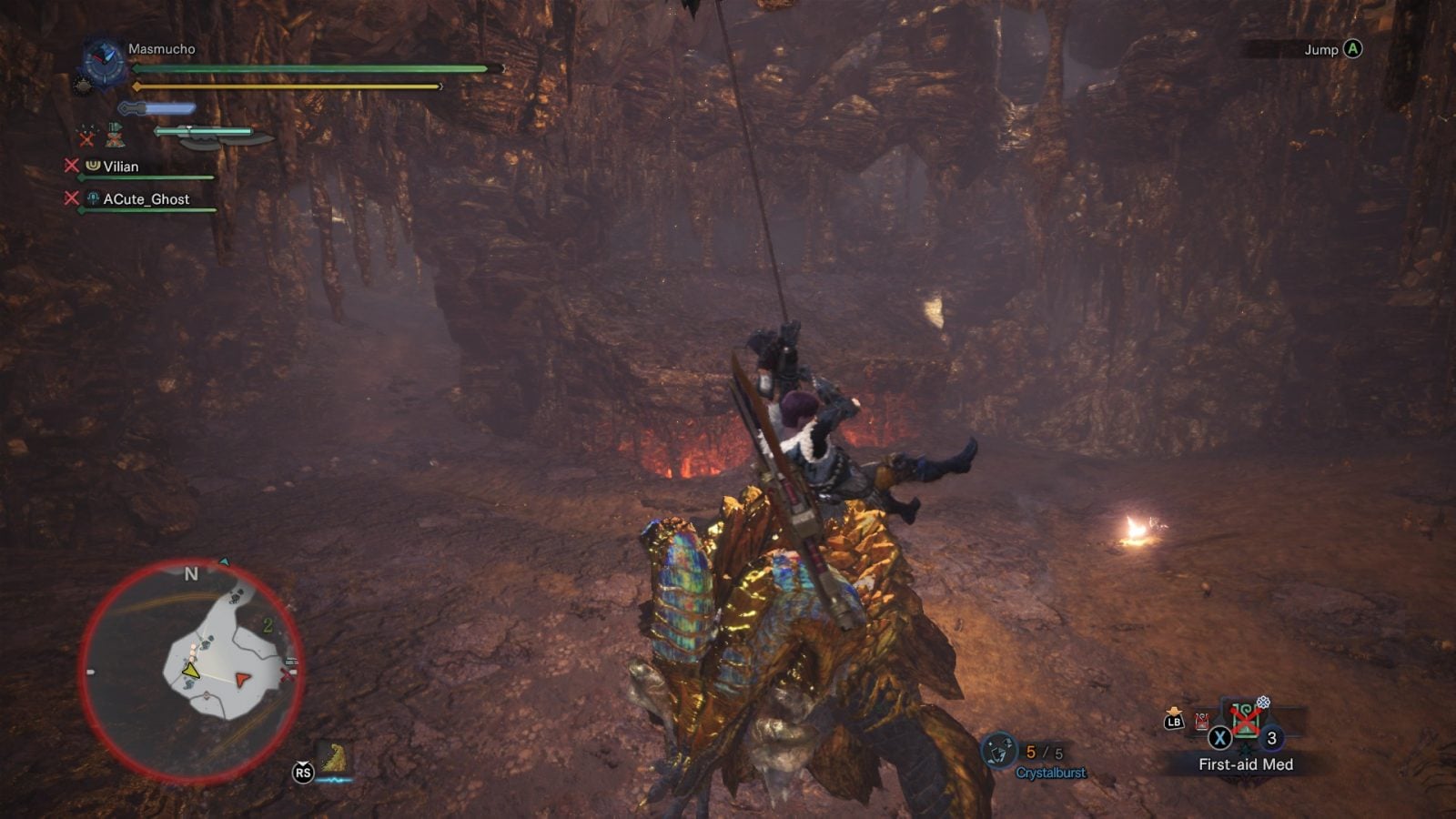1456x819 pixels.
Task: Click the snowflake status icon on the item bar
Action: [x=1264, y=703]
